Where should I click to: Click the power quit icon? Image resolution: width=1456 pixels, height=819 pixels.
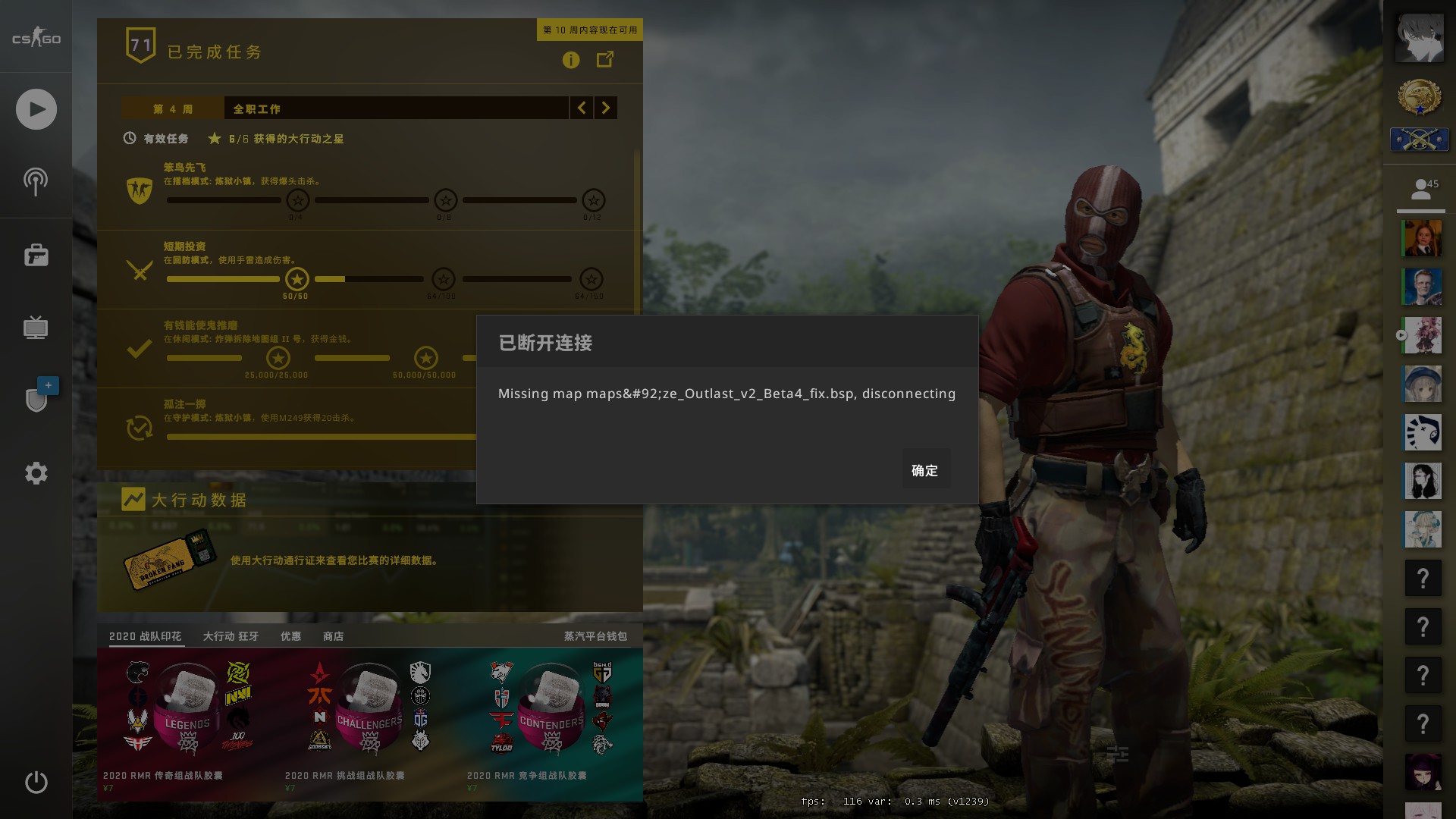36,782
